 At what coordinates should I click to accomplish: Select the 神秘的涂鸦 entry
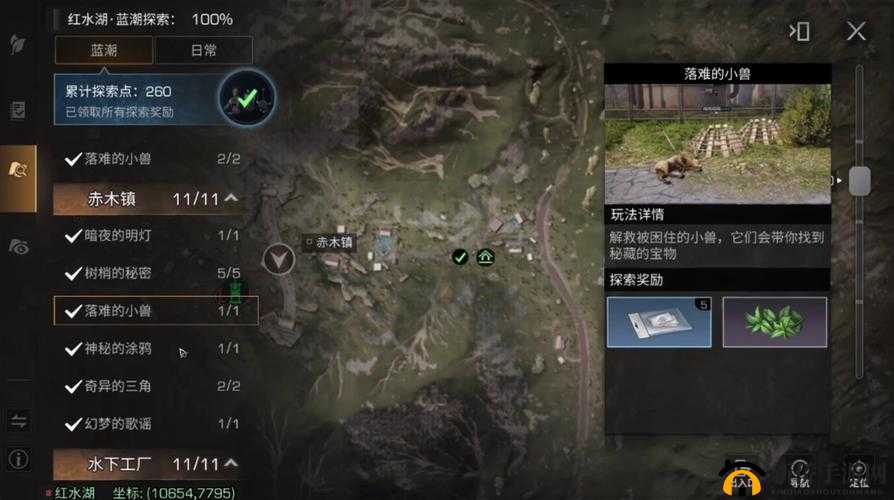pyautogui.click(x=155, y=348)
